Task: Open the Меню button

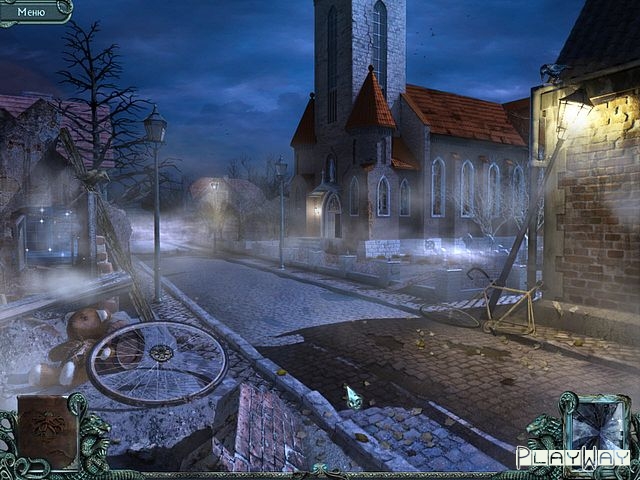Action: point(31,11)
